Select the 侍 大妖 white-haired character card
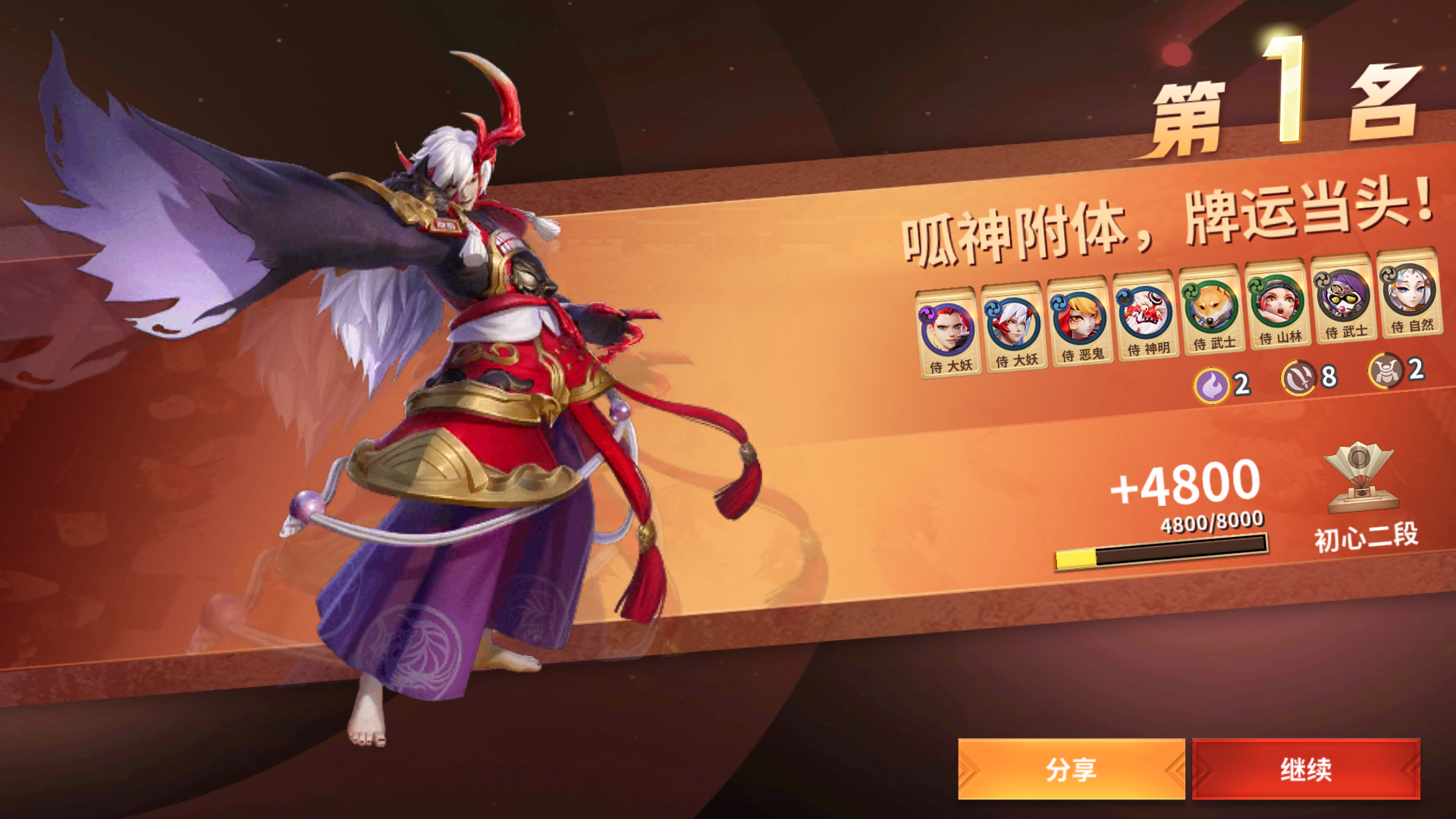 1011,323
